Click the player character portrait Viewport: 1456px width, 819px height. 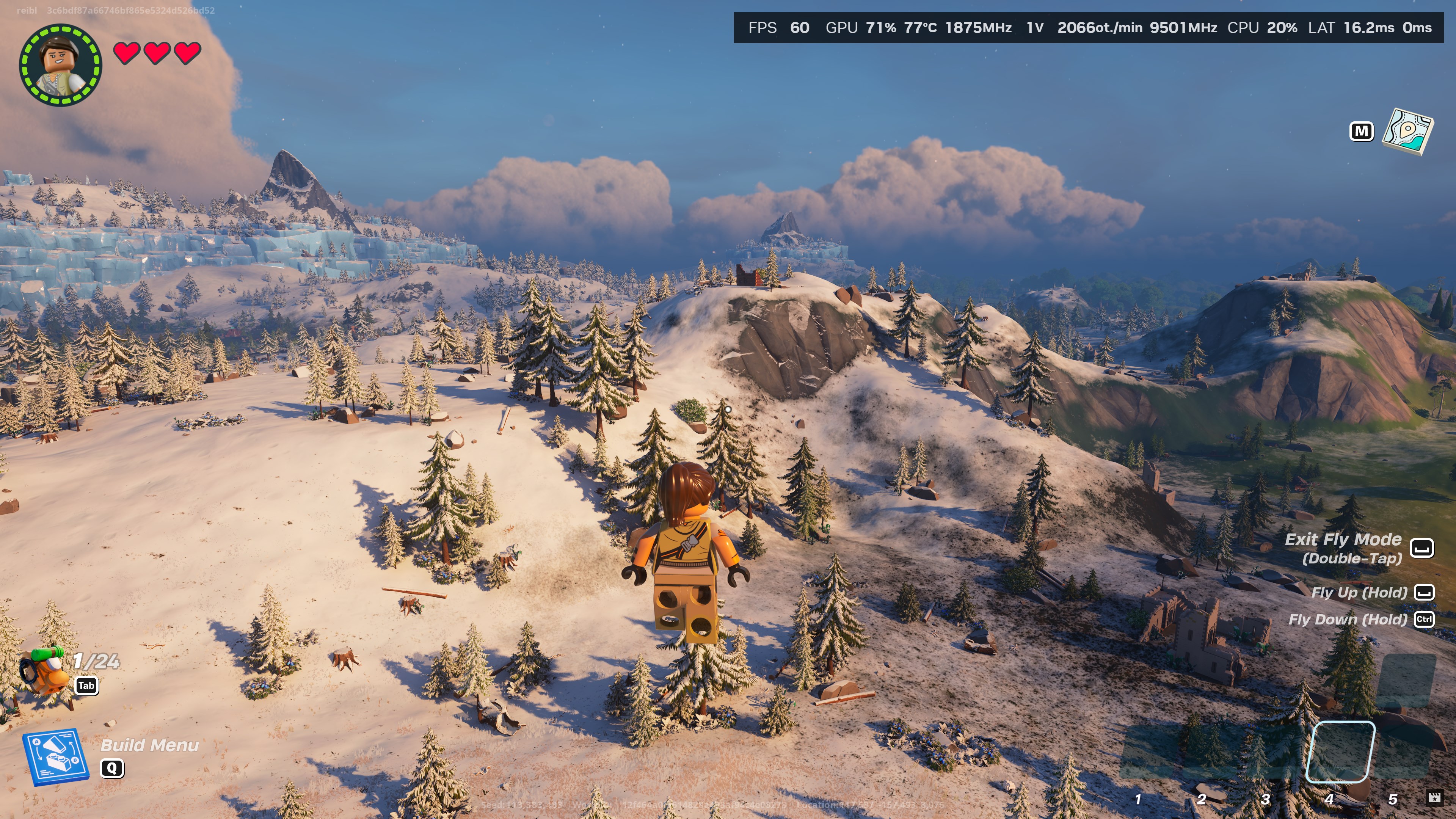(61, 64)
